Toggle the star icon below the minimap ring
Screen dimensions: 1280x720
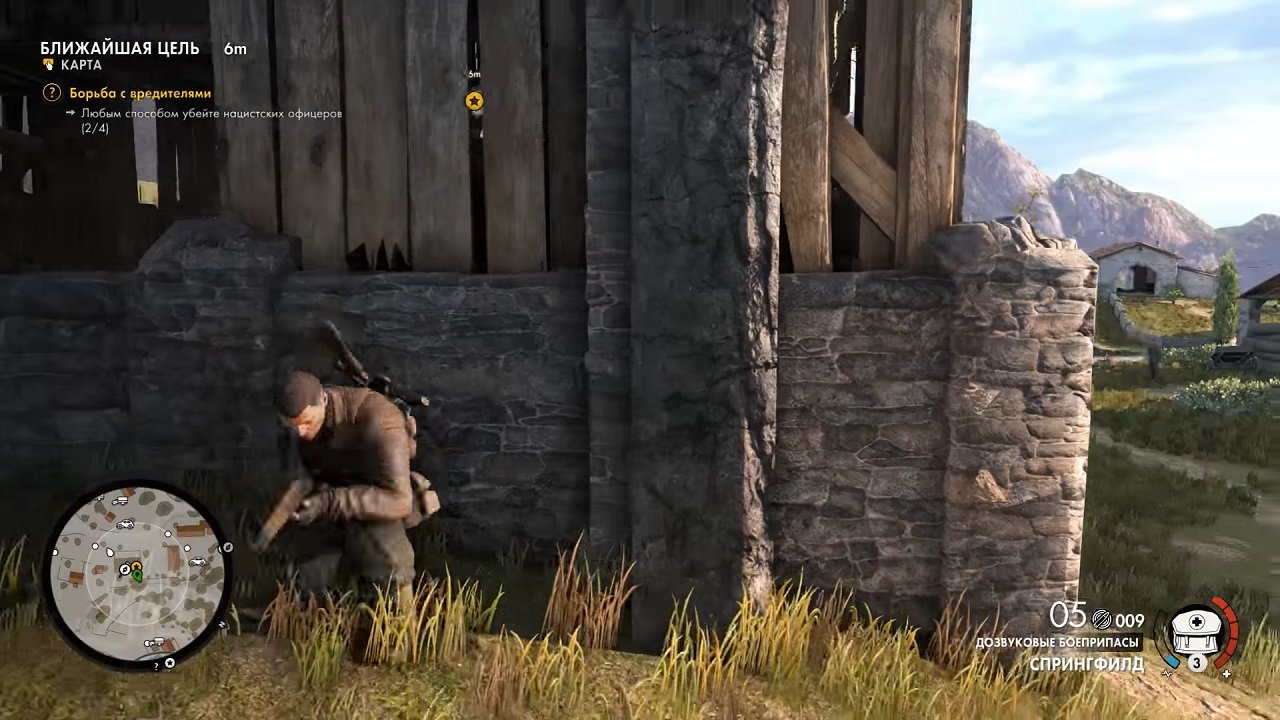point(169,664)
